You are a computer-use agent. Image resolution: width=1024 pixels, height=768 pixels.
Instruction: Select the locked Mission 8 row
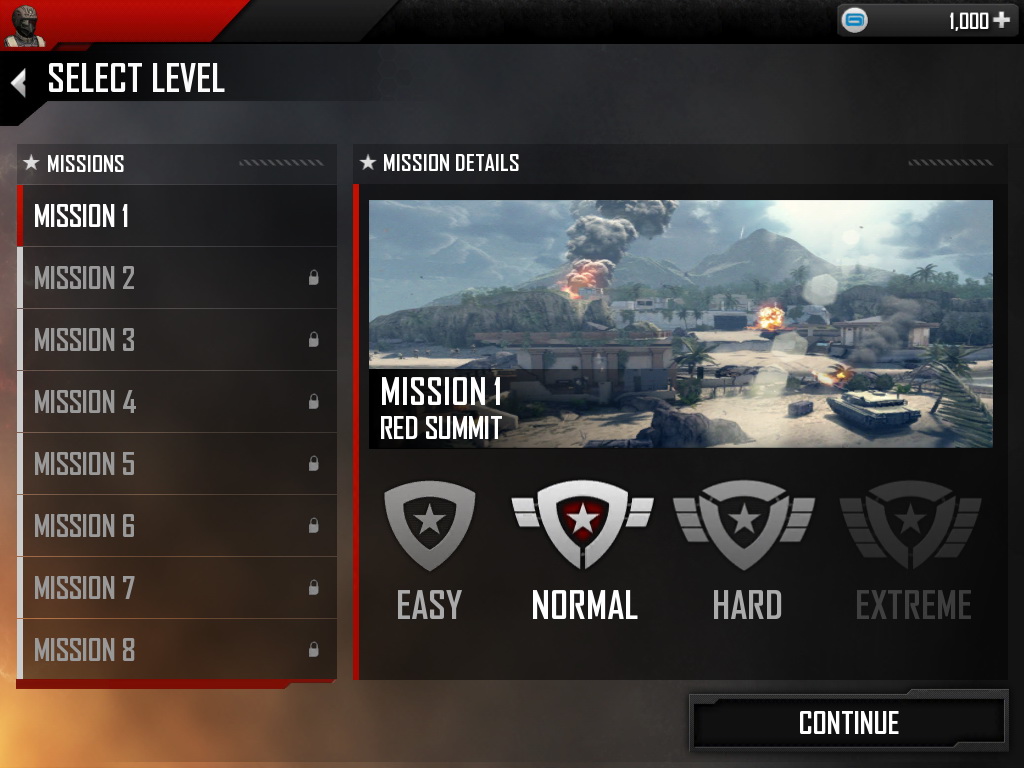coord(177,650)
